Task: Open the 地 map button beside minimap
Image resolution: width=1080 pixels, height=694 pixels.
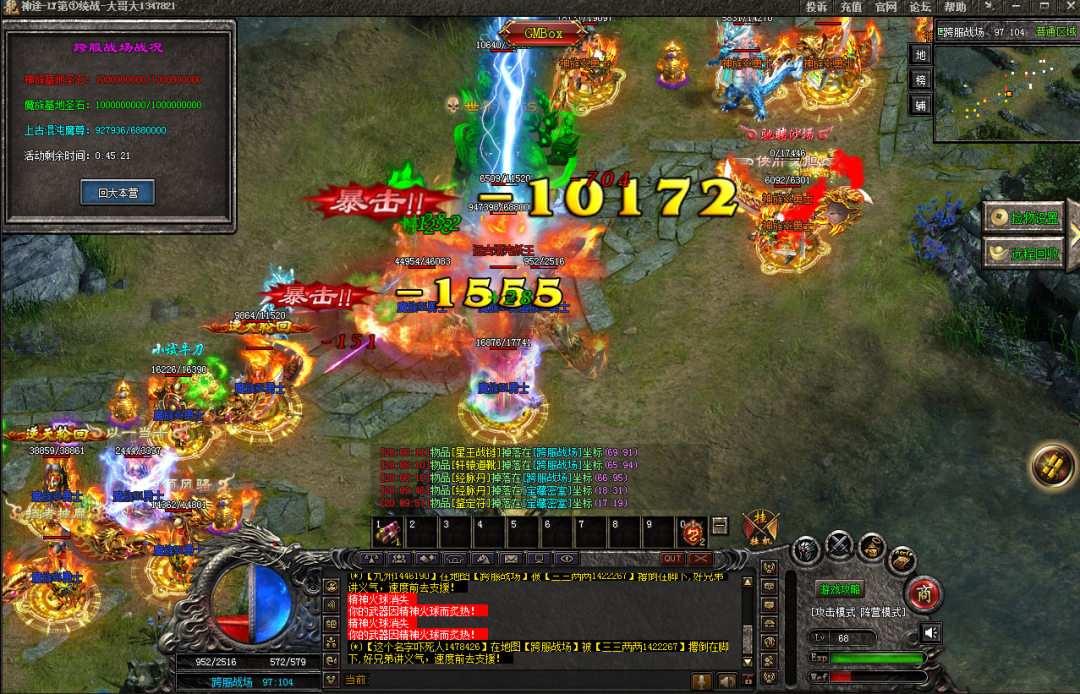Action: point(921,54)
